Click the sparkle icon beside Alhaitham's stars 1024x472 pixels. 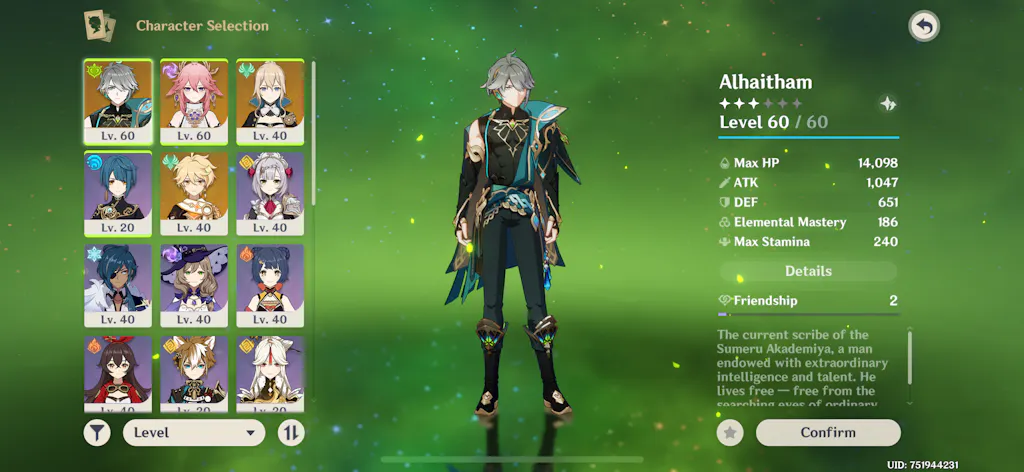[886, 103]
